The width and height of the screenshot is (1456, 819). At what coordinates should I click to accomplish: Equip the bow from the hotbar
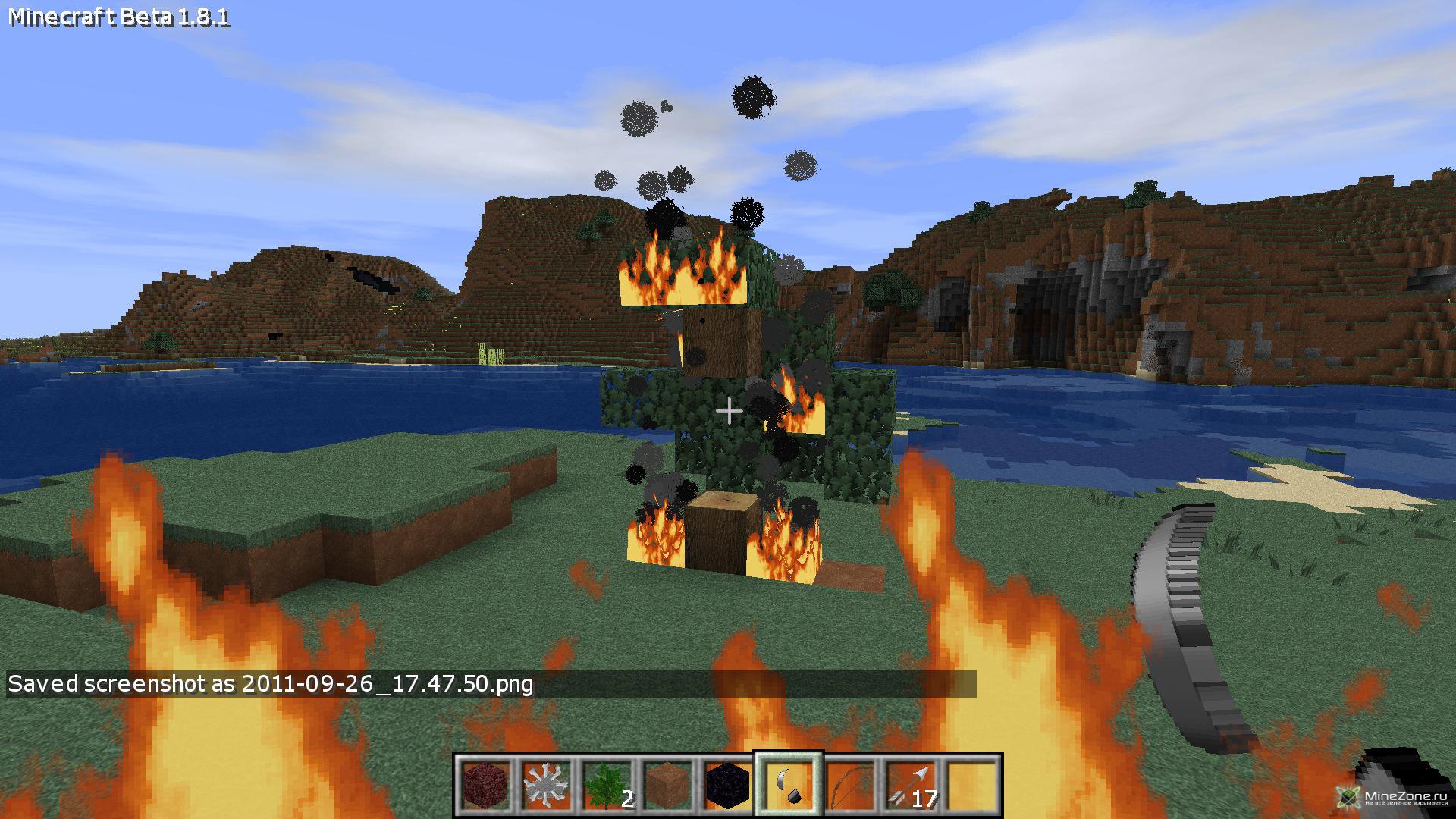pyautogui.click(x=849, y=786)
